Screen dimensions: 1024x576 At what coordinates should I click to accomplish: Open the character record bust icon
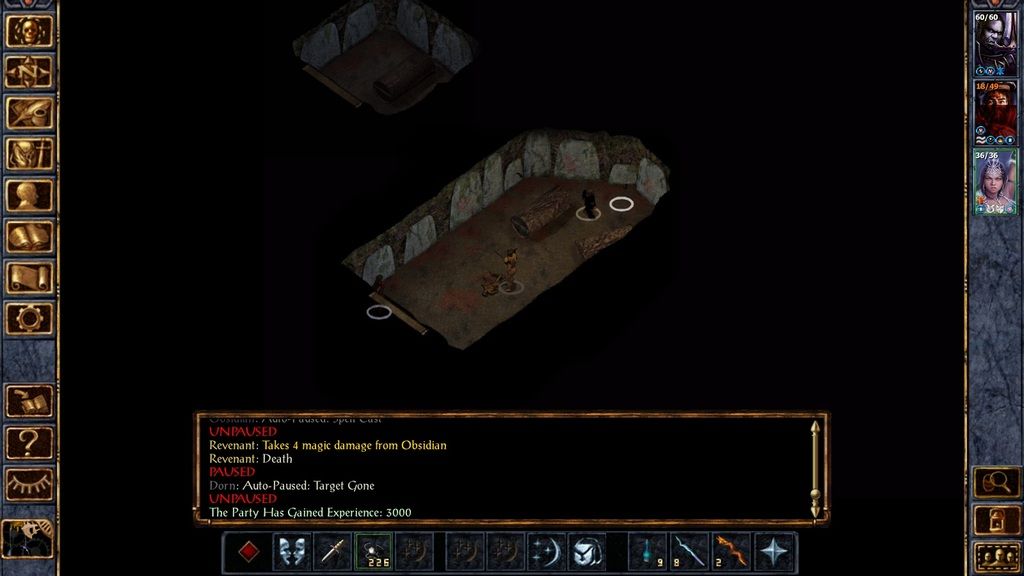pos(29,195)
